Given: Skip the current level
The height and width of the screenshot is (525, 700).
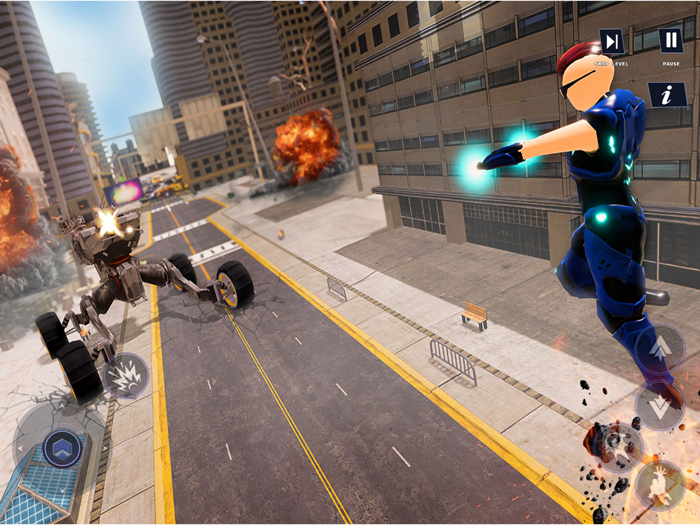Looking at the screenshot, I should 612,42.
